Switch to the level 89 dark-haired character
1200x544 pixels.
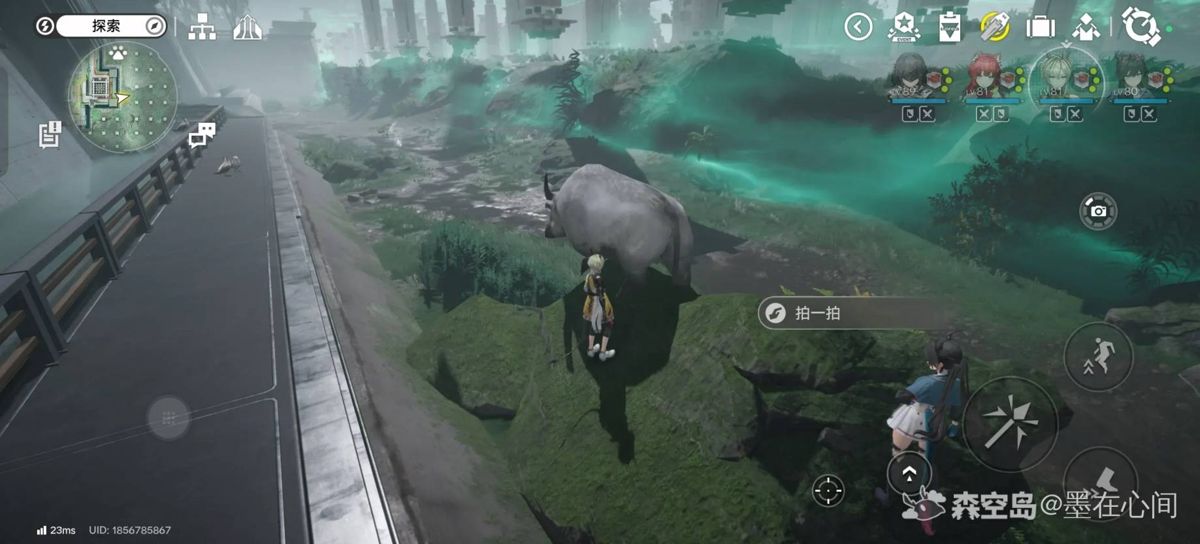(911, 76)
